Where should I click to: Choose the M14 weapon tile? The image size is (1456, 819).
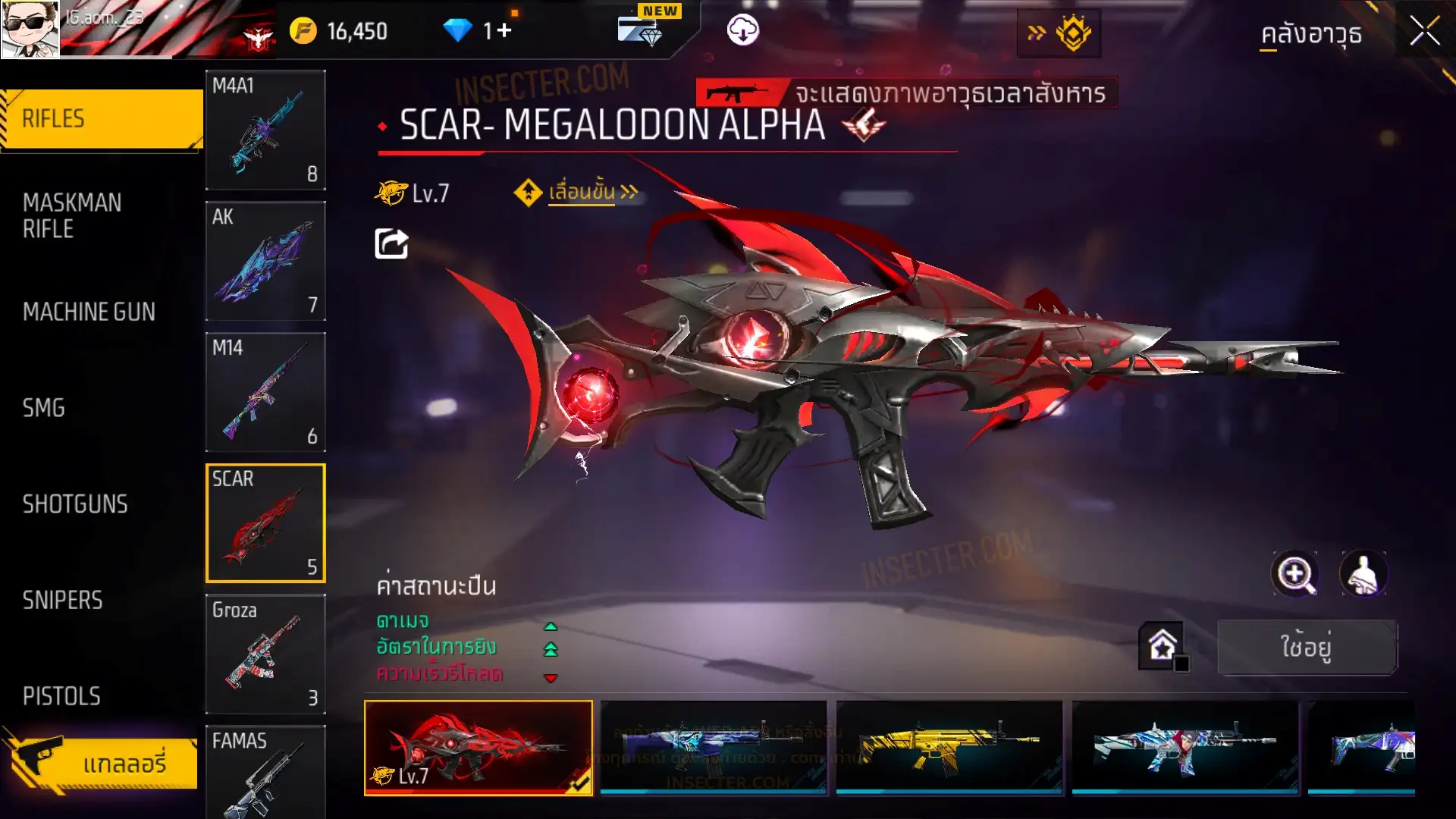click(265, 392)
